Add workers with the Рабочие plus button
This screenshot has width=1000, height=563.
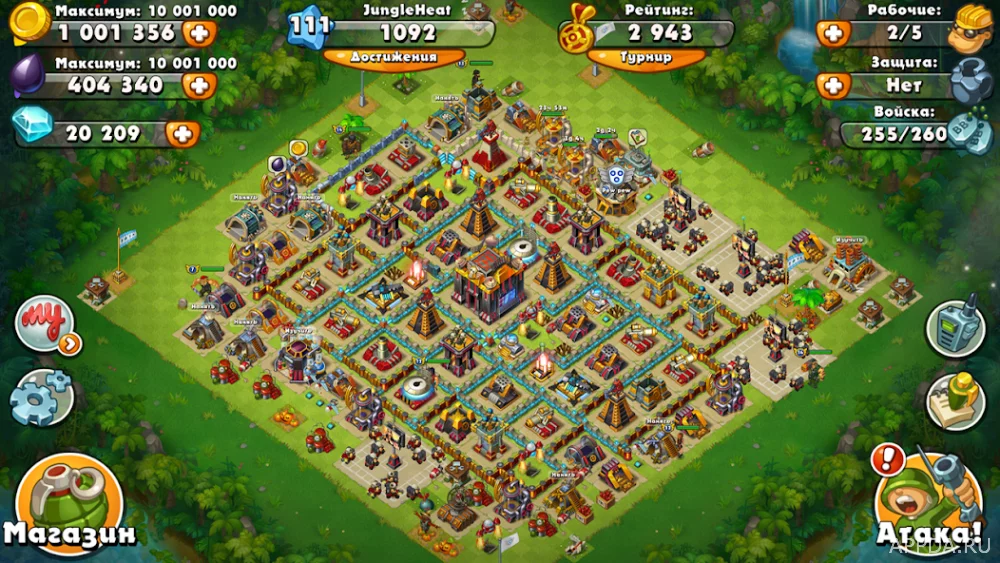[x=833, y=33]
